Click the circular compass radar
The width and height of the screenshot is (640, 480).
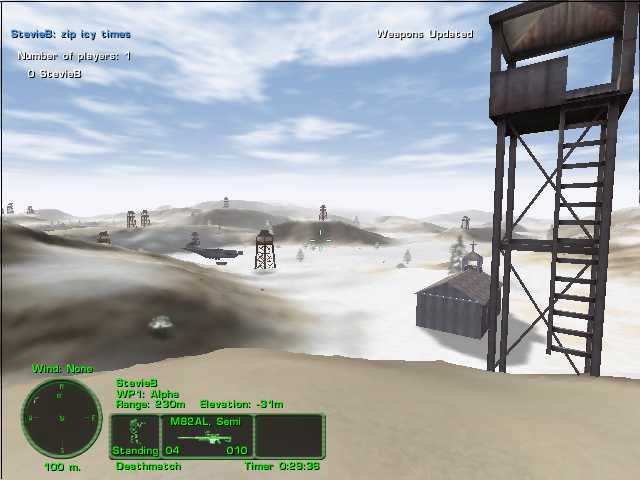point(62,418)
